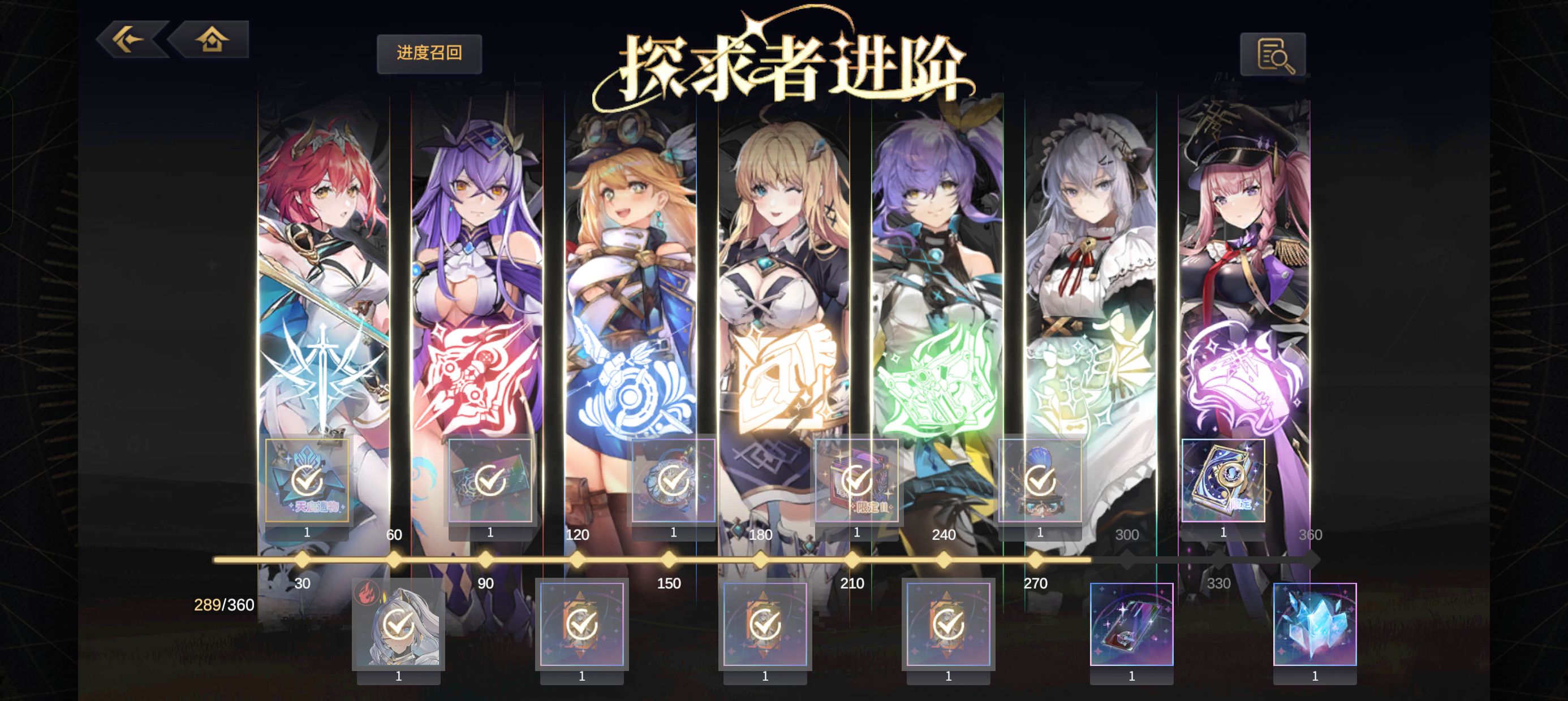Screen dimensions: 1568x701
Task: Click the checked reward icon above the 90 label
Action: [490, 481]
